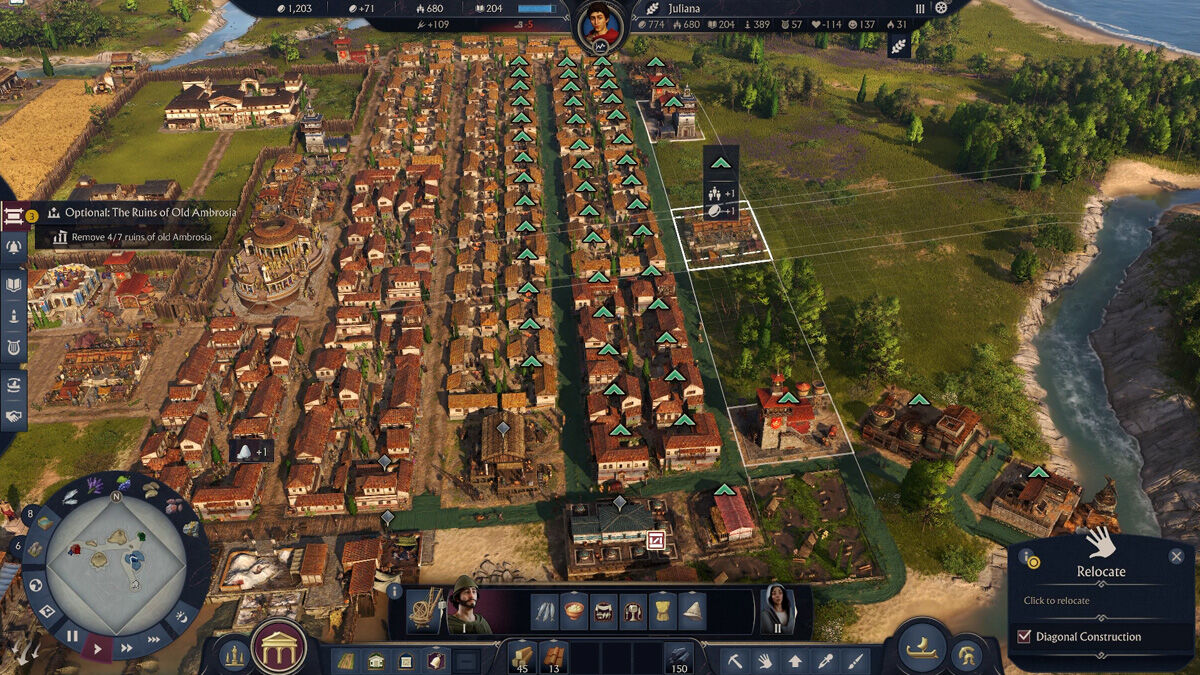The width and height of the screenshot is (1200, 675).
Task: Choose the upgrade arrow tool
Action: click(x=794, y=660)
